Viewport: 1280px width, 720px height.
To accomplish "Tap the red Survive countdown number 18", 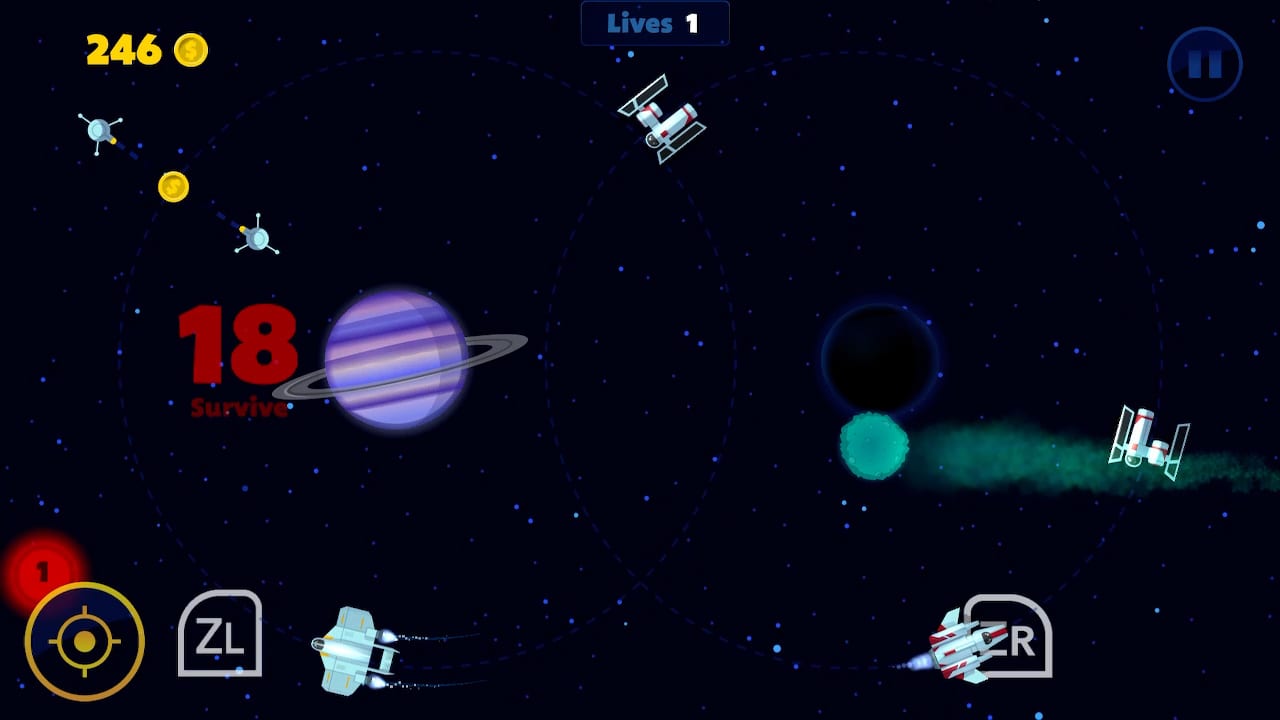I will [x=237, y=347].
